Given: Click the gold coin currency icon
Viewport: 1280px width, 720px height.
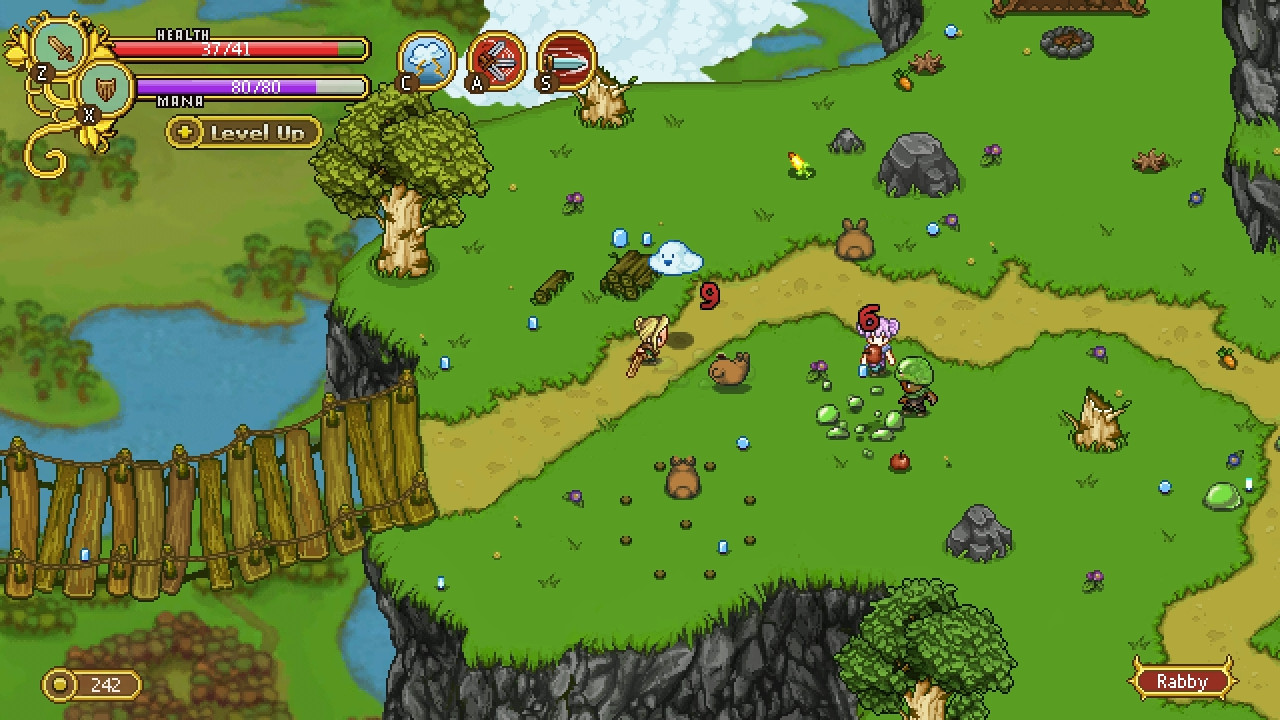Looking at the screenshot, I should (x=59, y=684).
